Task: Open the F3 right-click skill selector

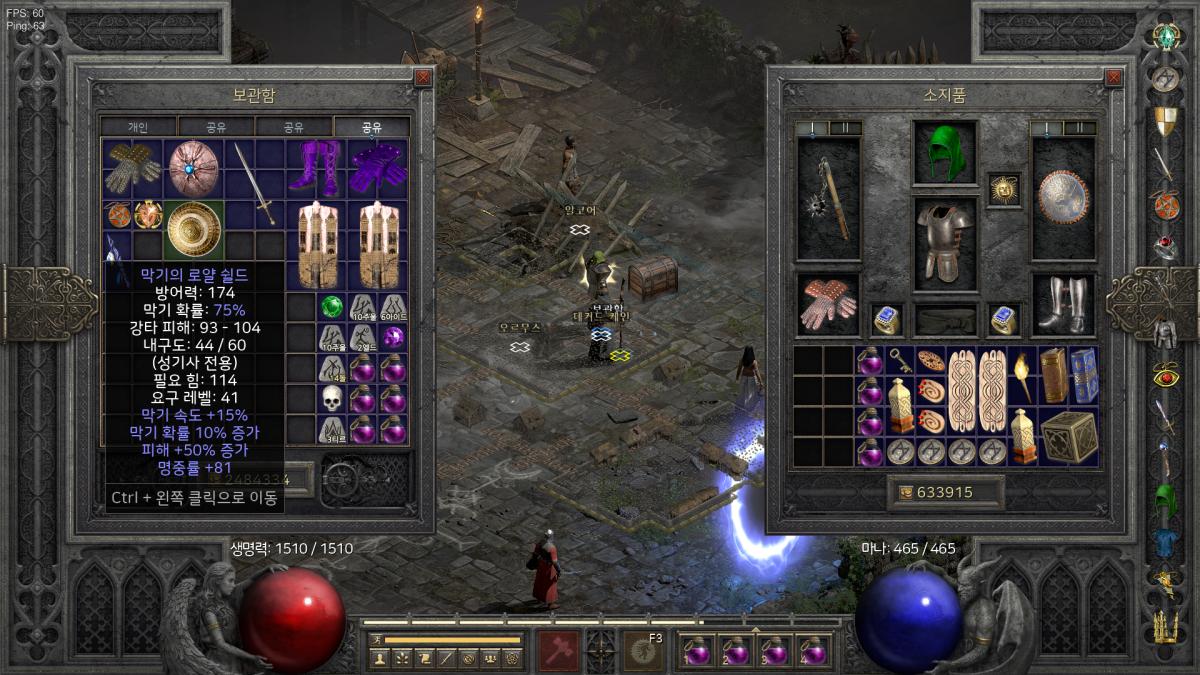Action: [x=645, y=651]
